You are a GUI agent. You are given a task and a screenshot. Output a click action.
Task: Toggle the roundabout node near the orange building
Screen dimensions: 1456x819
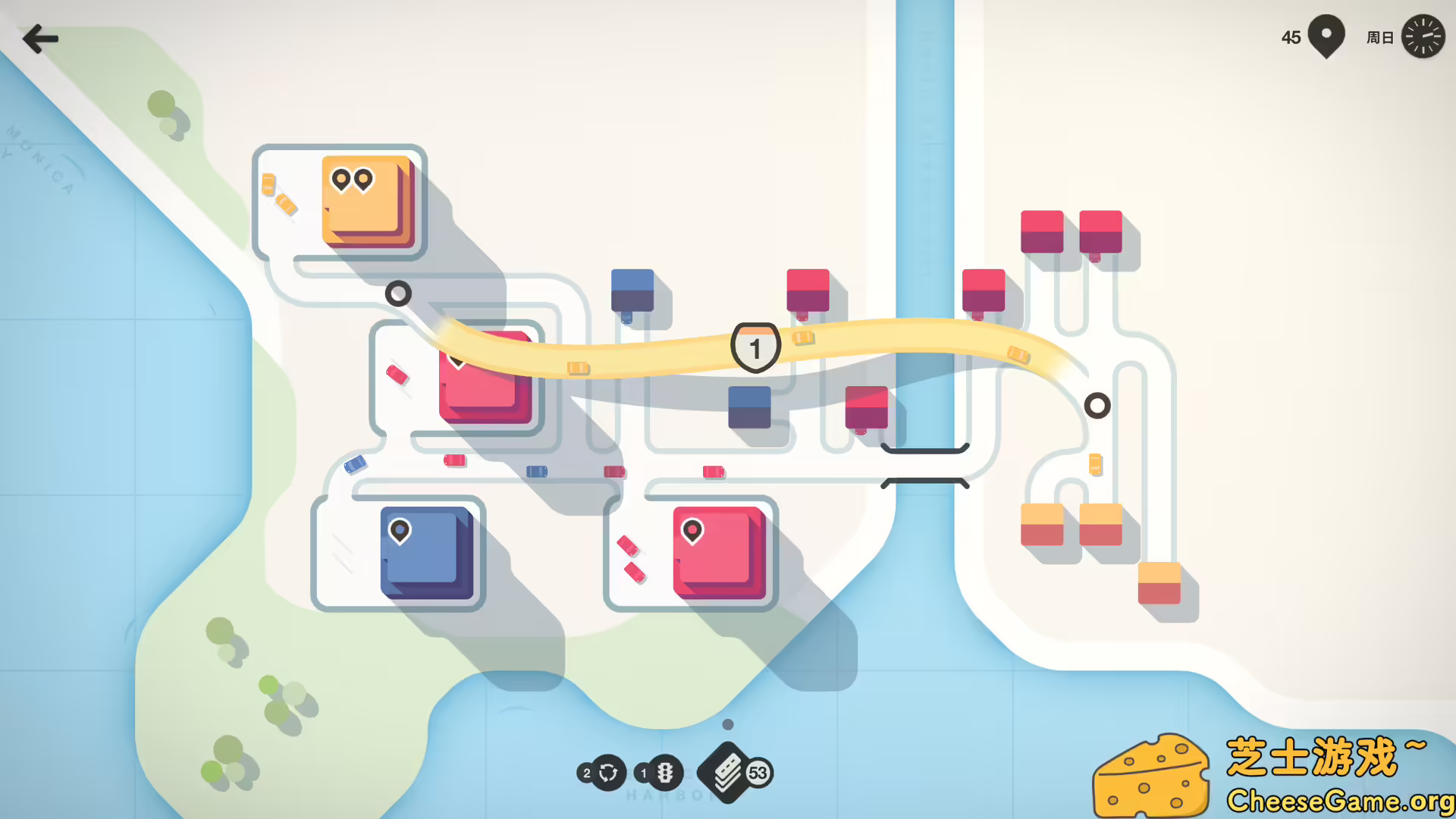397,293
